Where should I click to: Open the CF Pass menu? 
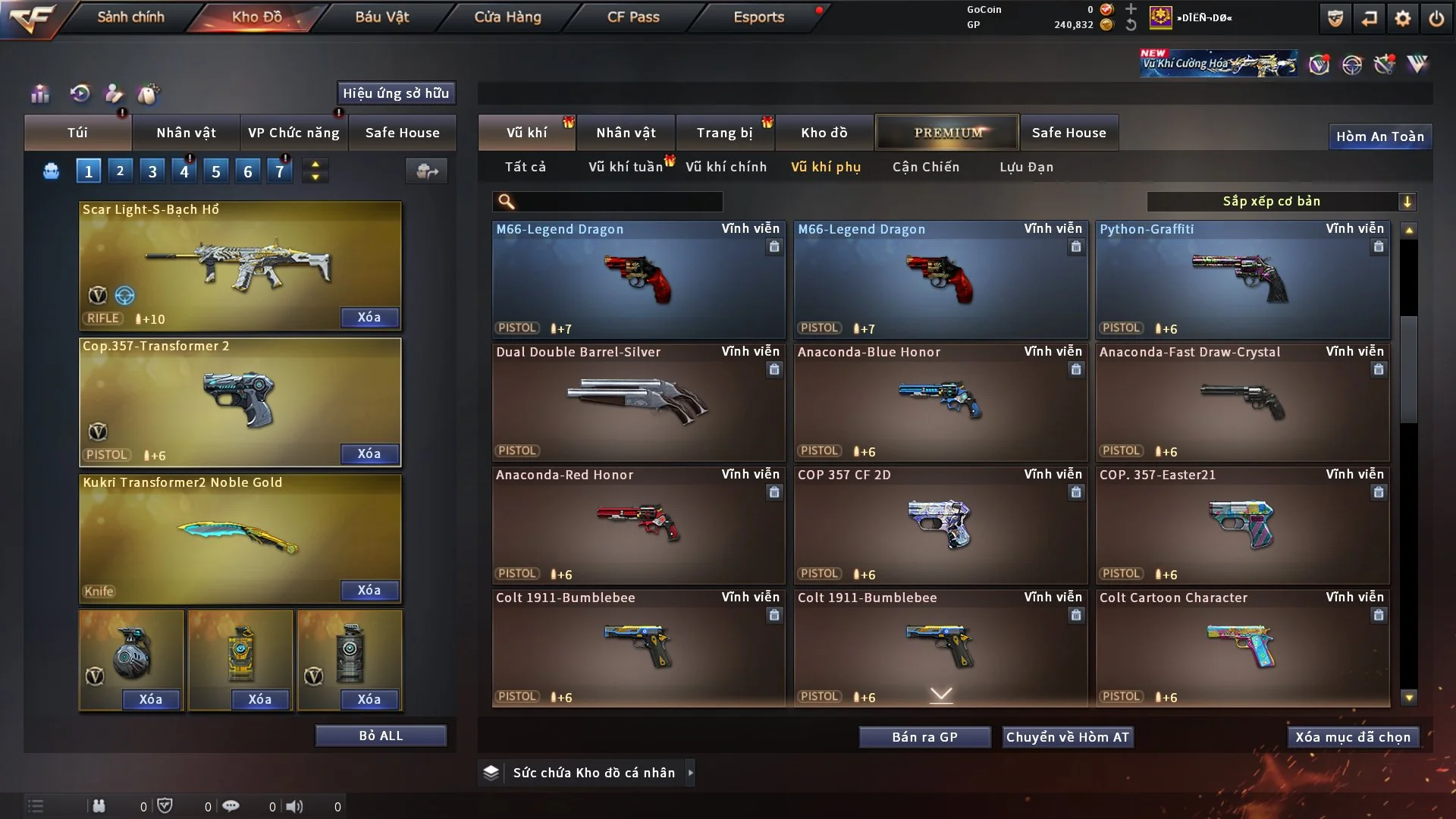pos(633,17)
